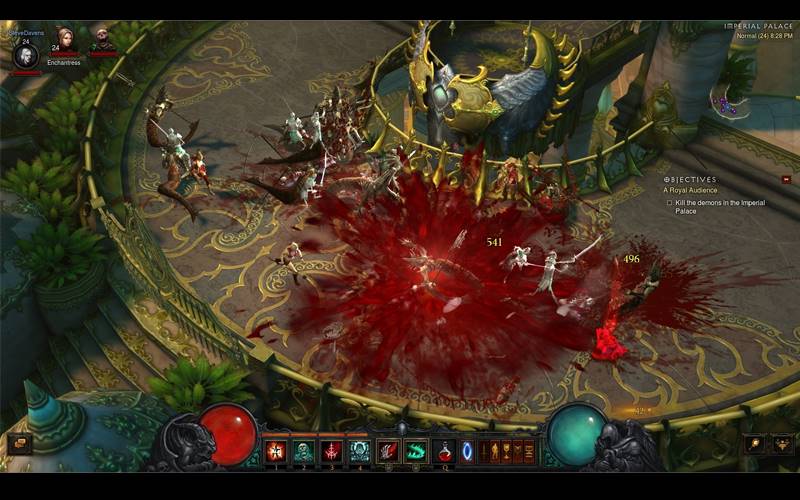Open the menu button left of the padlock
This screenshot has width=800, height=500.
(x=755, y=443)
